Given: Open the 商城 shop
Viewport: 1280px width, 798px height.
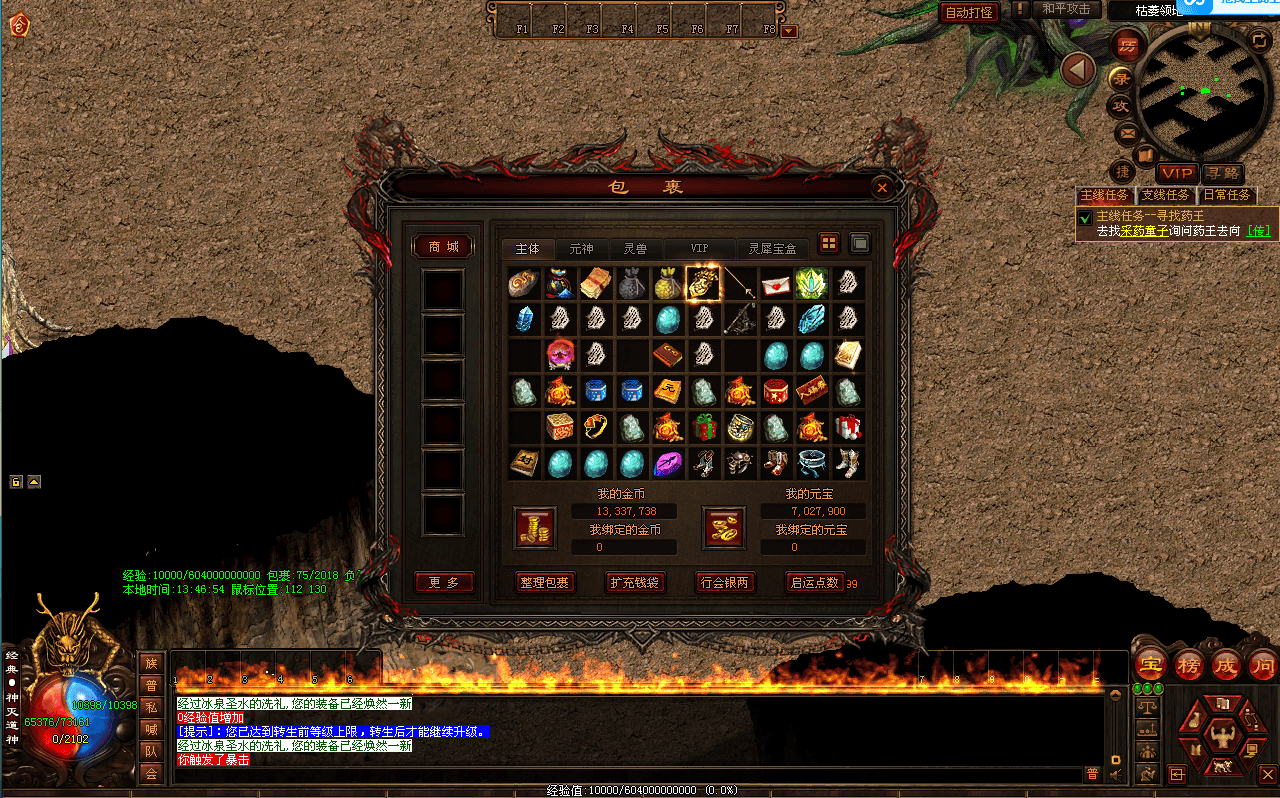Looking at the screenshot, I should coord(443,247).
